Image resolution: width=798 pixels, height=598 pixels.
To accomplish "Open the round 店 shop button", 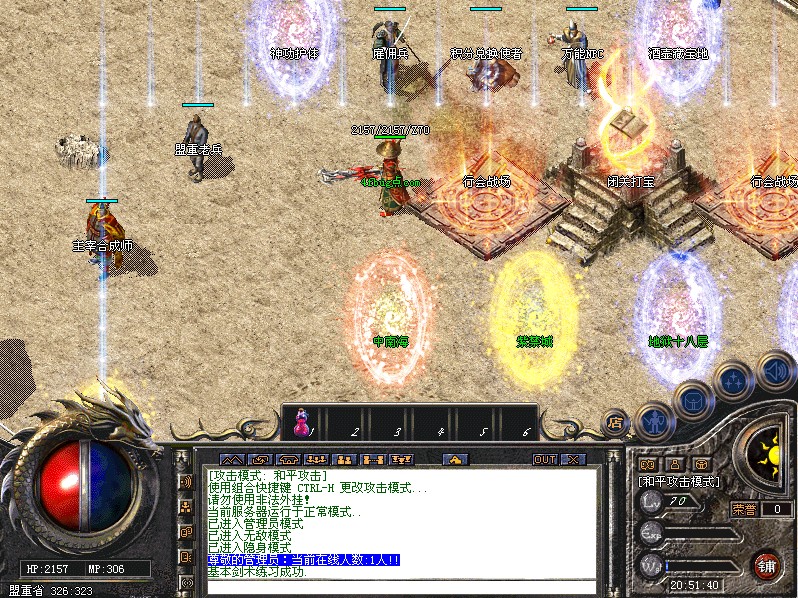I will pos(616,422).
